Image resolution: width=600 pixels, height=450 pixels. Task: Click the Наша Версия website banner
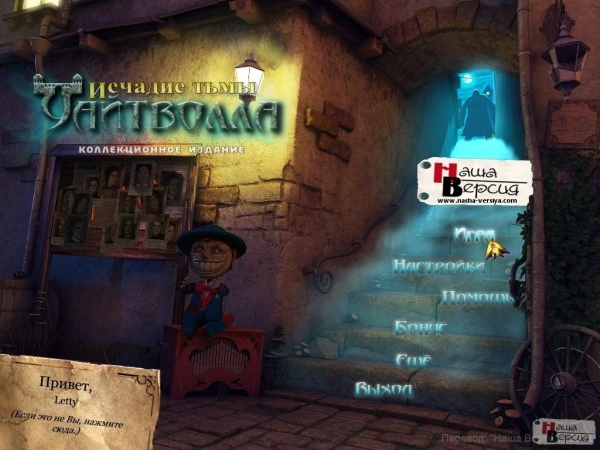[475, 182]
